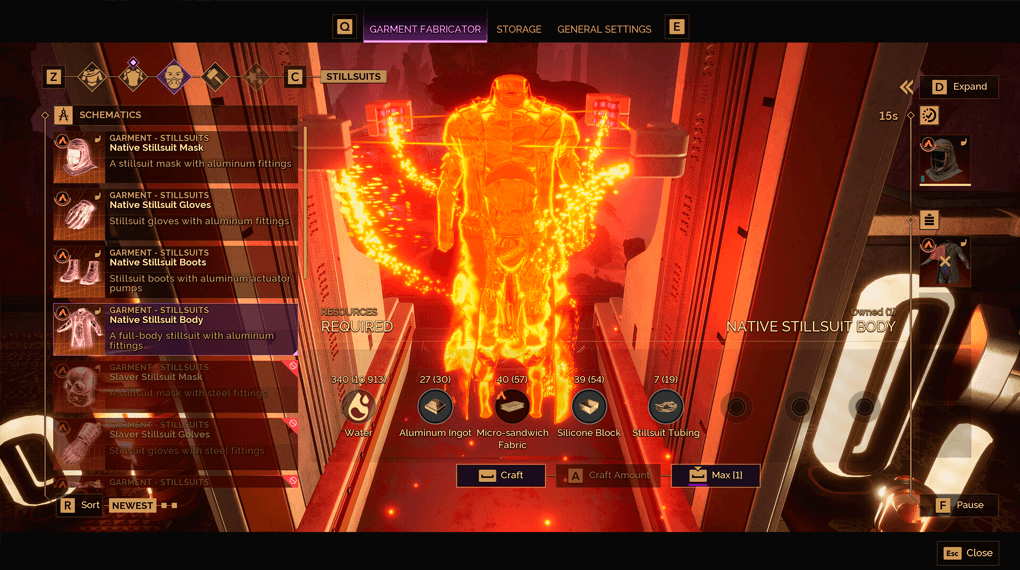Switch to the Storage tab
The image size is (1020, 570).
tap(519, 29)
